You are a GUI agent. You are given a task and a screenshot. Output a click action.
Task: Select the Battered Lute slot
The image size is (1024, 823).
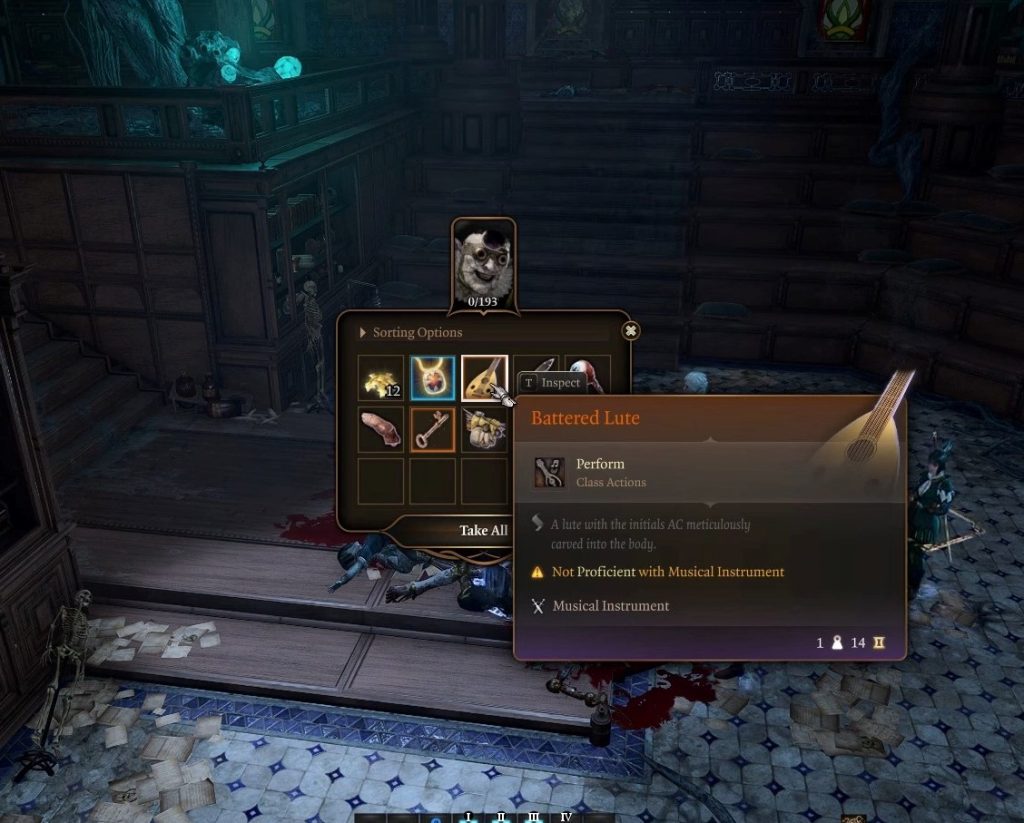[x=483, y=378]
